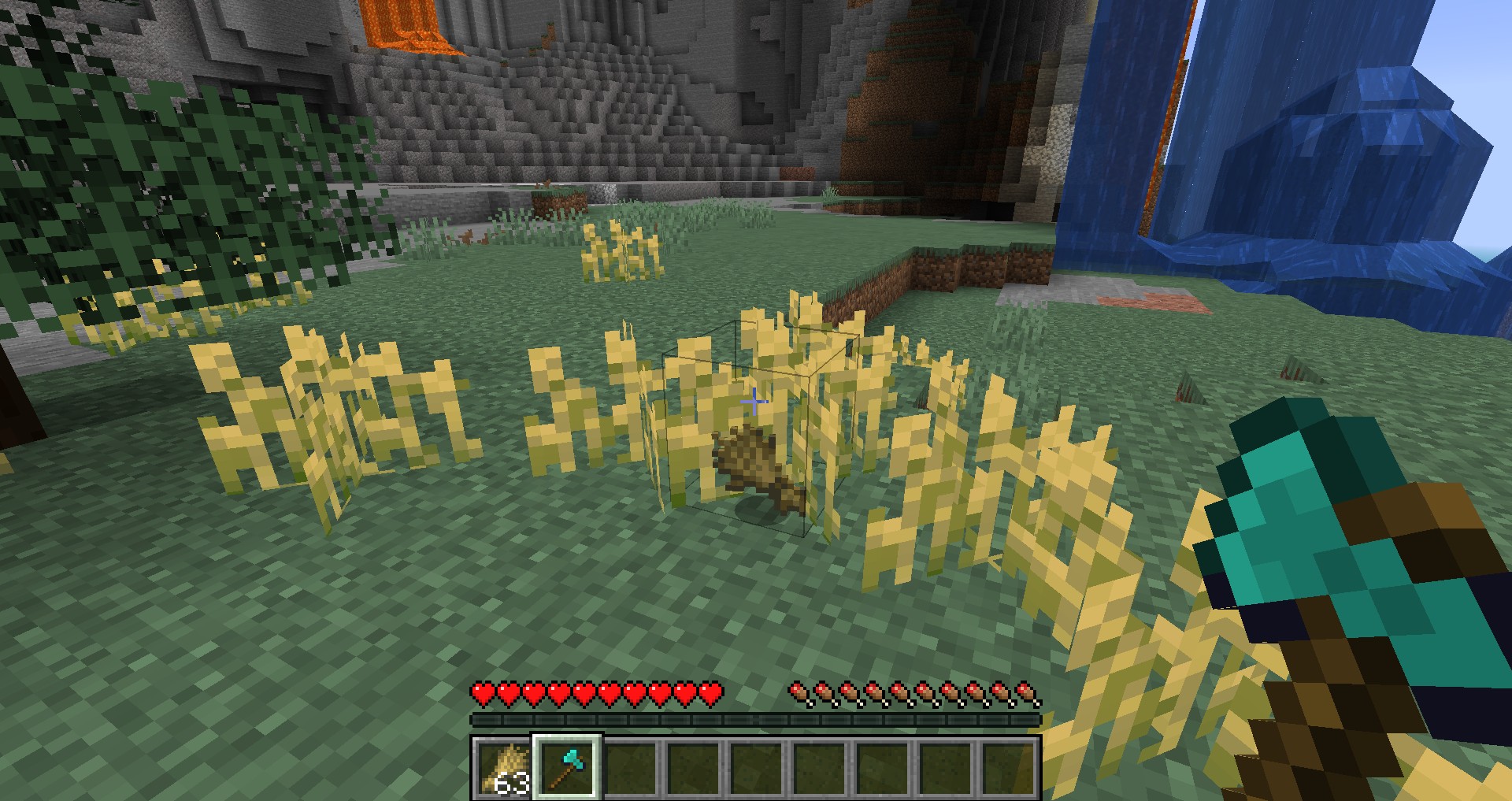The width and height of the screenshot is (1512, 801).
Task: Select the wheat stack hotbar slot
Action: [x=504, y=768]
